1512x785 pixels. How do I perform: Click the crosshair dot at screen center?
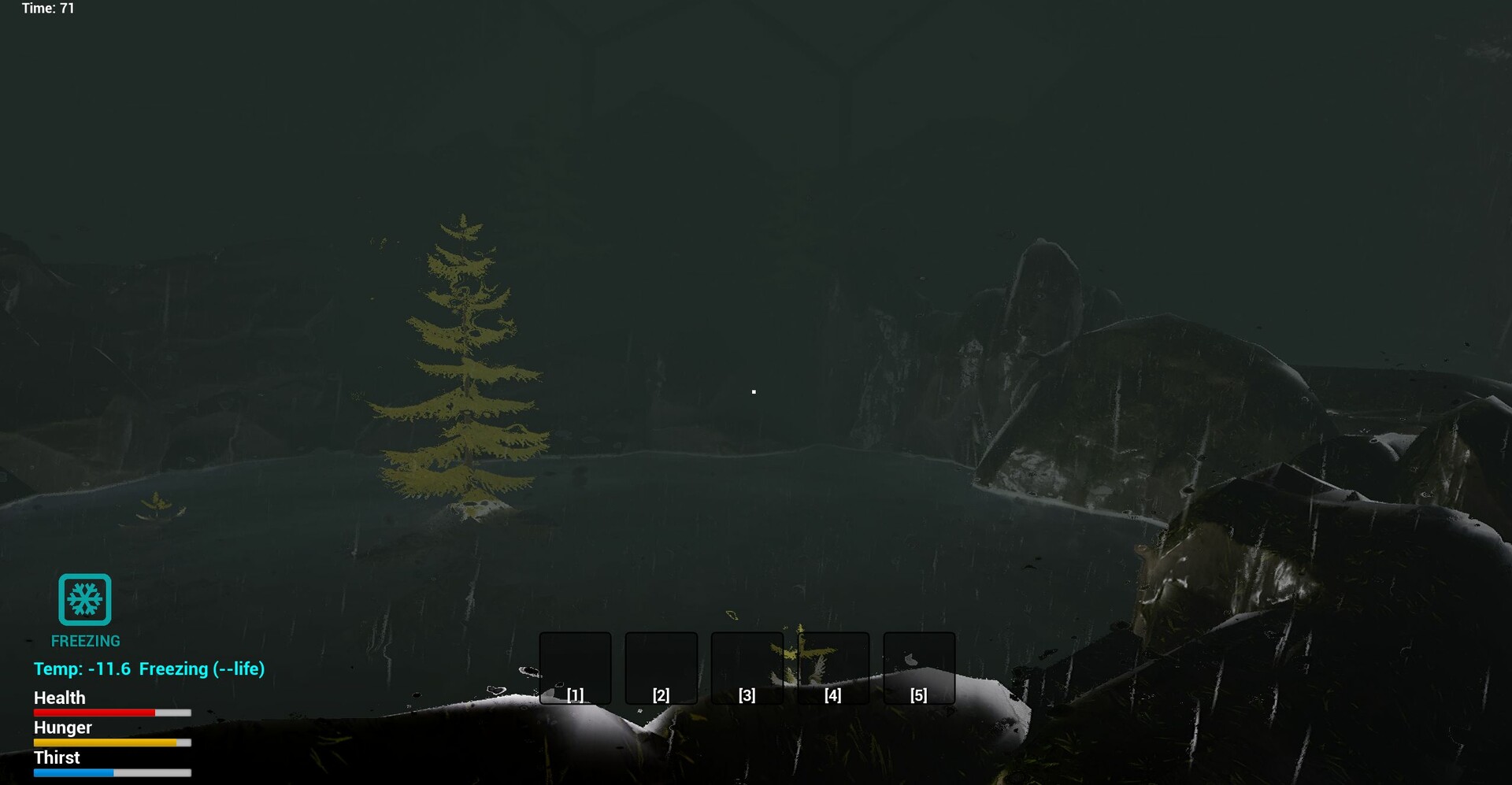point(754,391)
